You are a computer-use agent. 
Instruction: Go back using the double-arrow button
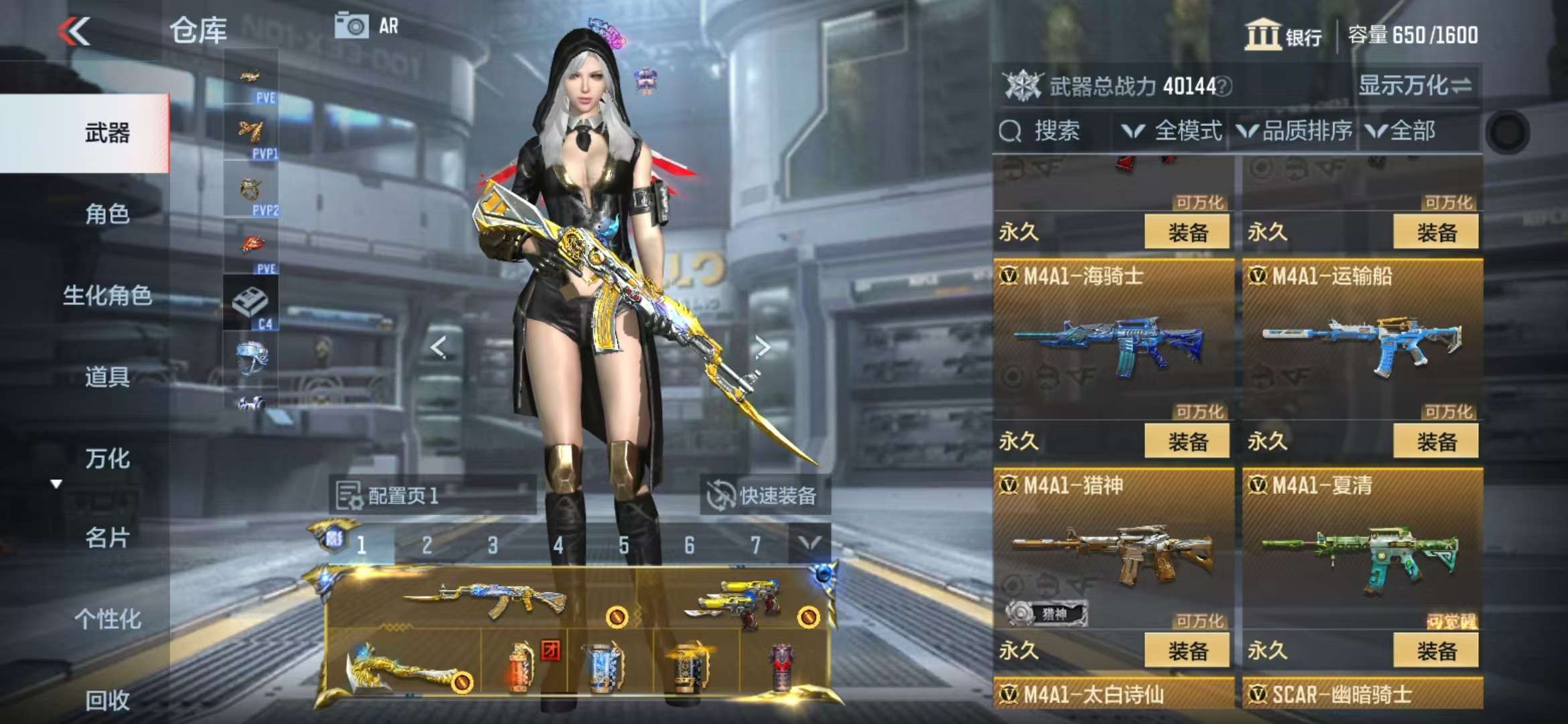pos(74,32)
